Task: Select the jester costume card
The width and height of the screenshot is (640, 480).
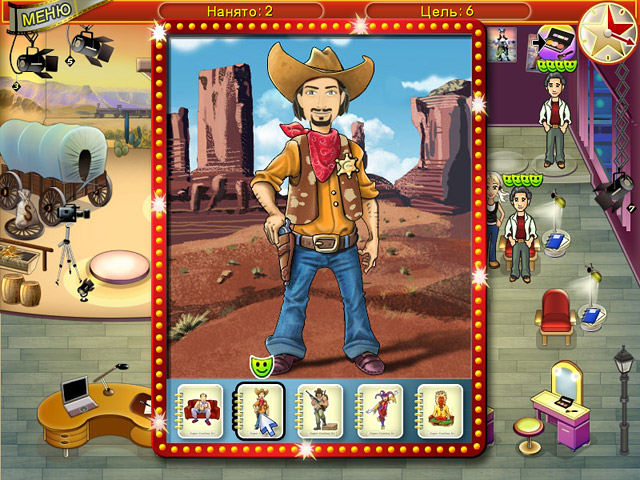Action: [x=381, y=408]
